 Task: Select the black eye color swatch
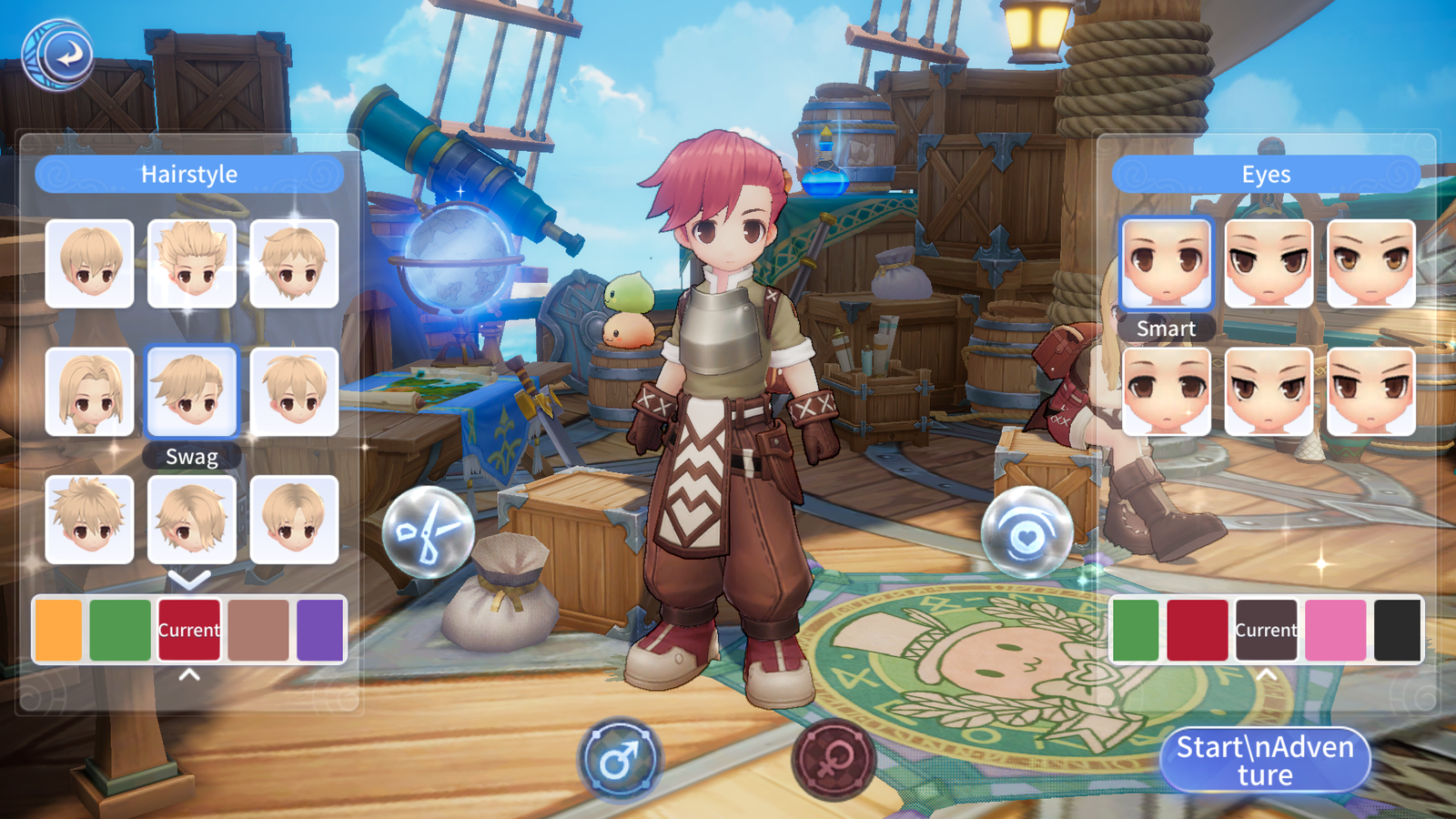click(1397, 630)
